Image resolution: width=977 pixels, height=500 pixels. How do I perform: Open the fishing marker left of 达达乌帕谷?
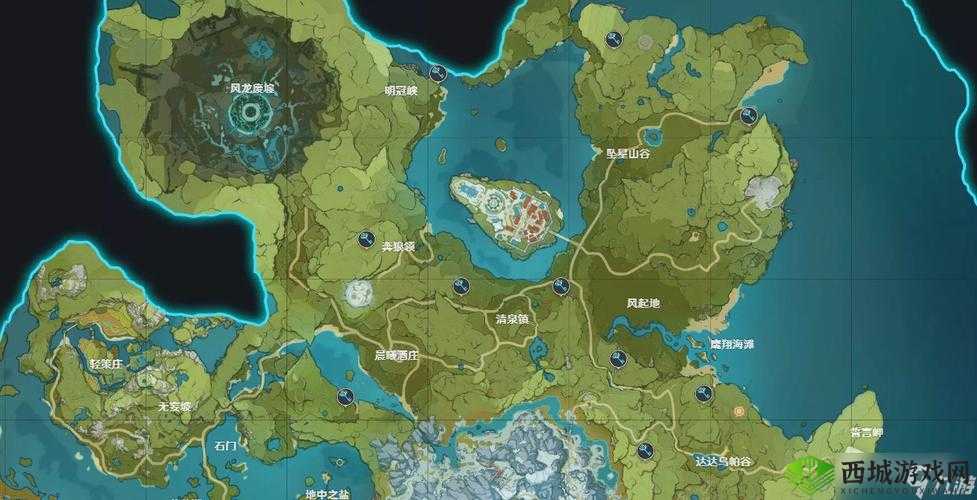click(x=645, y=449)
